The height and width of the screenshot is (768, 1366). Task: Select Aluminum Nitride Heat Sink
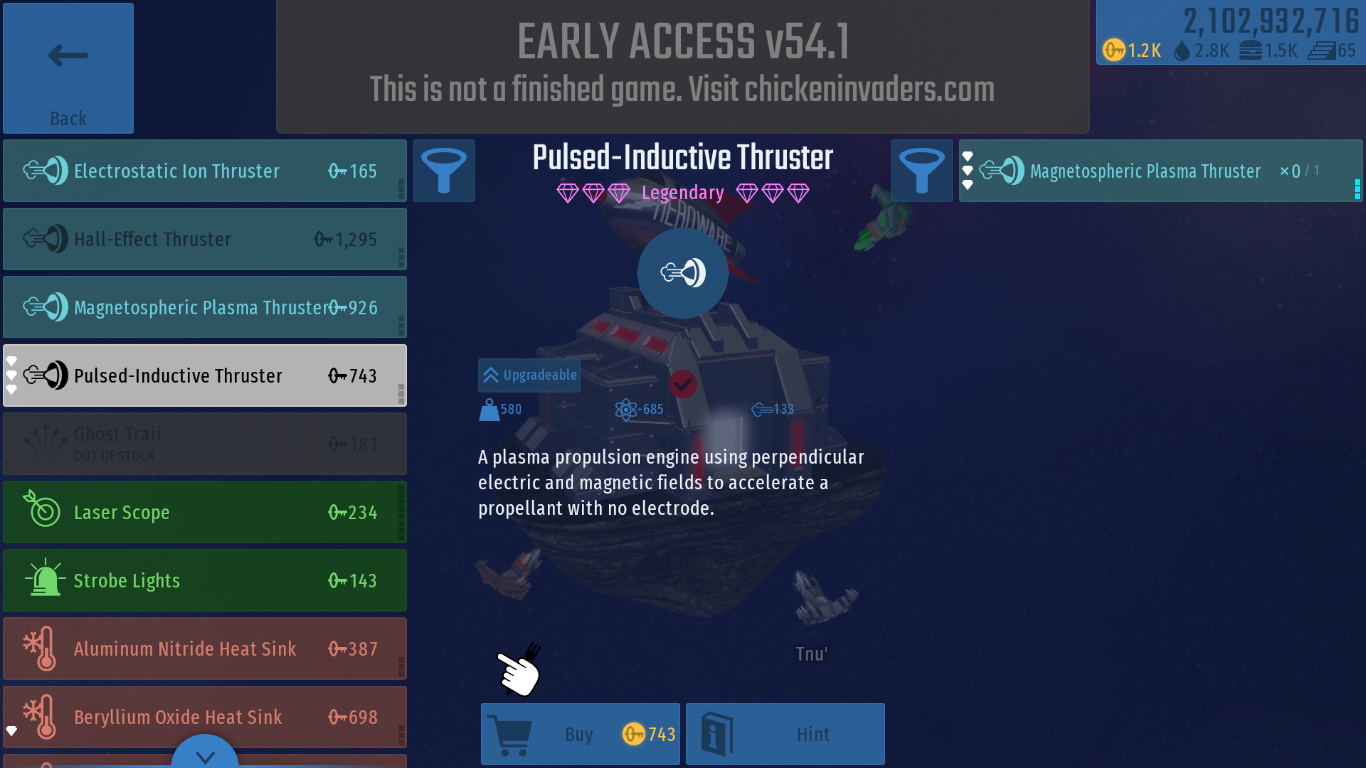click(x=204, y=649)
